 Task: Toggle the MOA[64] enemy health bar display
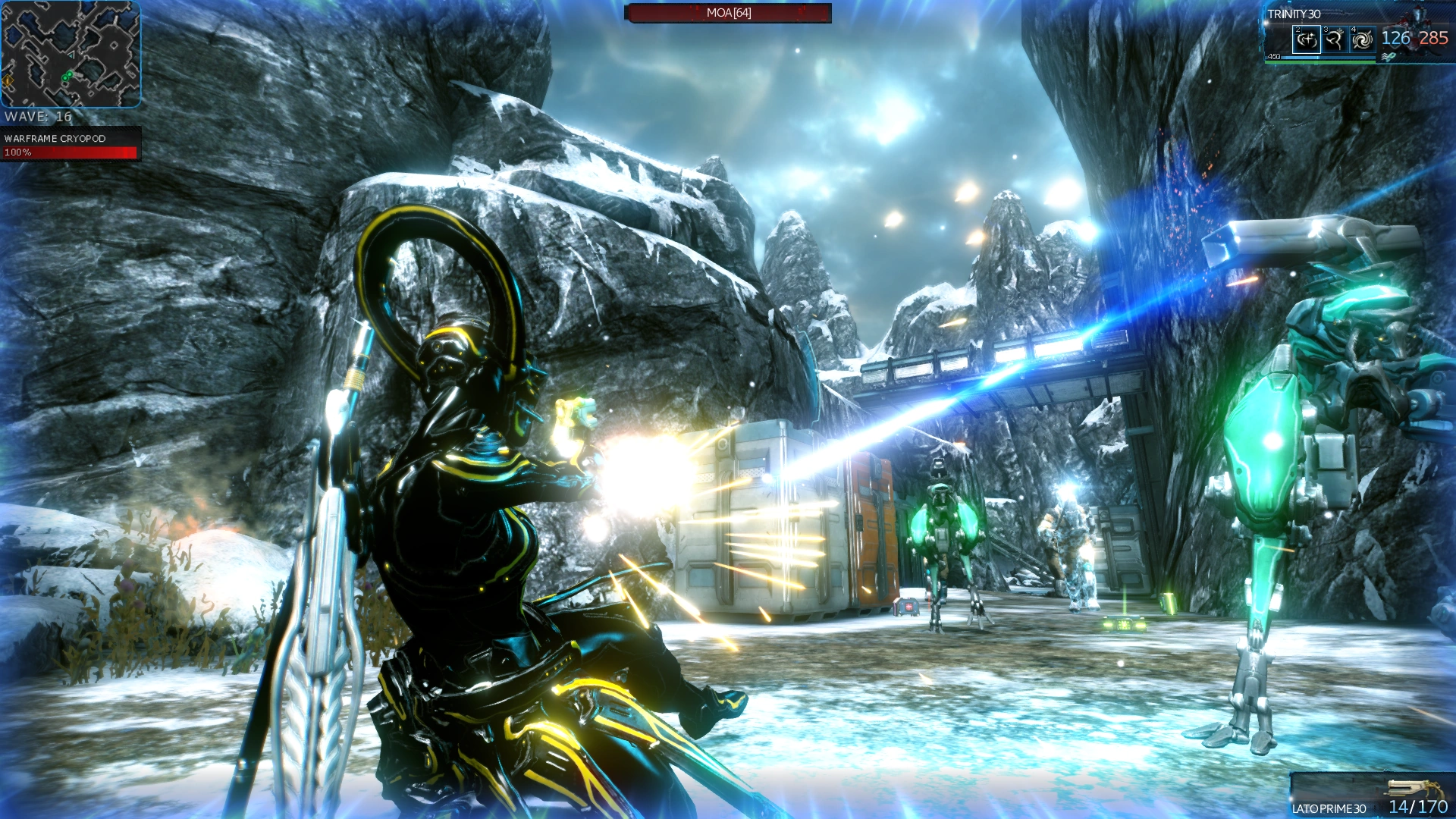pos(728,14)
